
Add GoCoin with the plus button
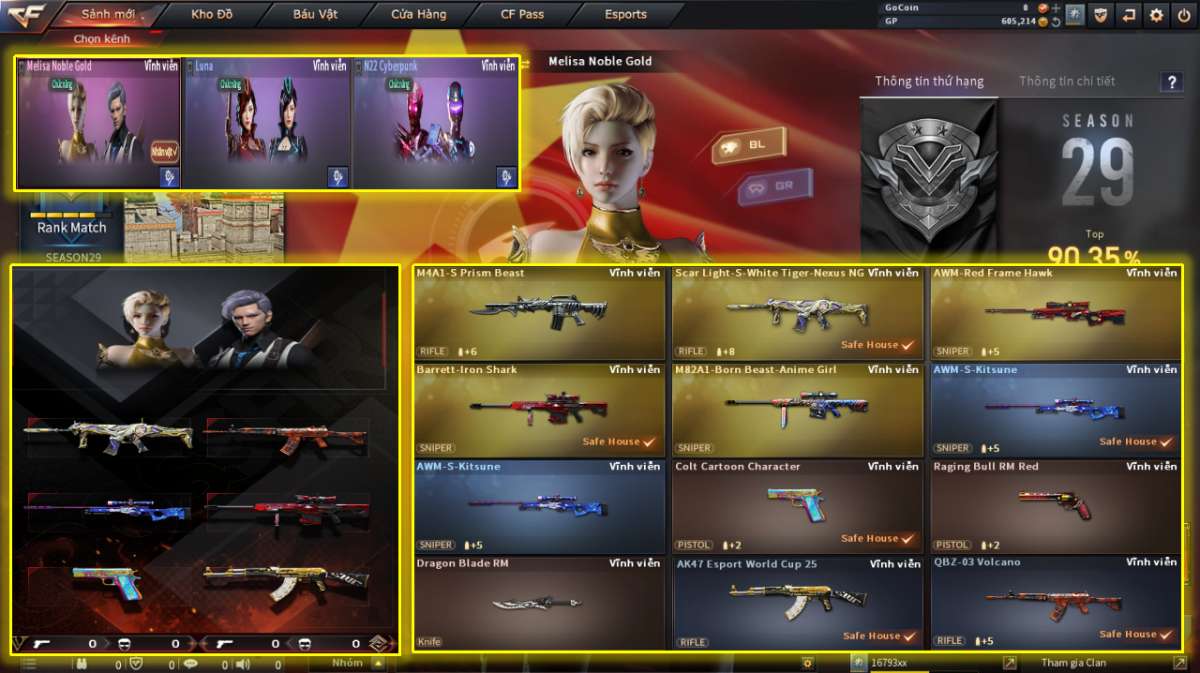1056,8
